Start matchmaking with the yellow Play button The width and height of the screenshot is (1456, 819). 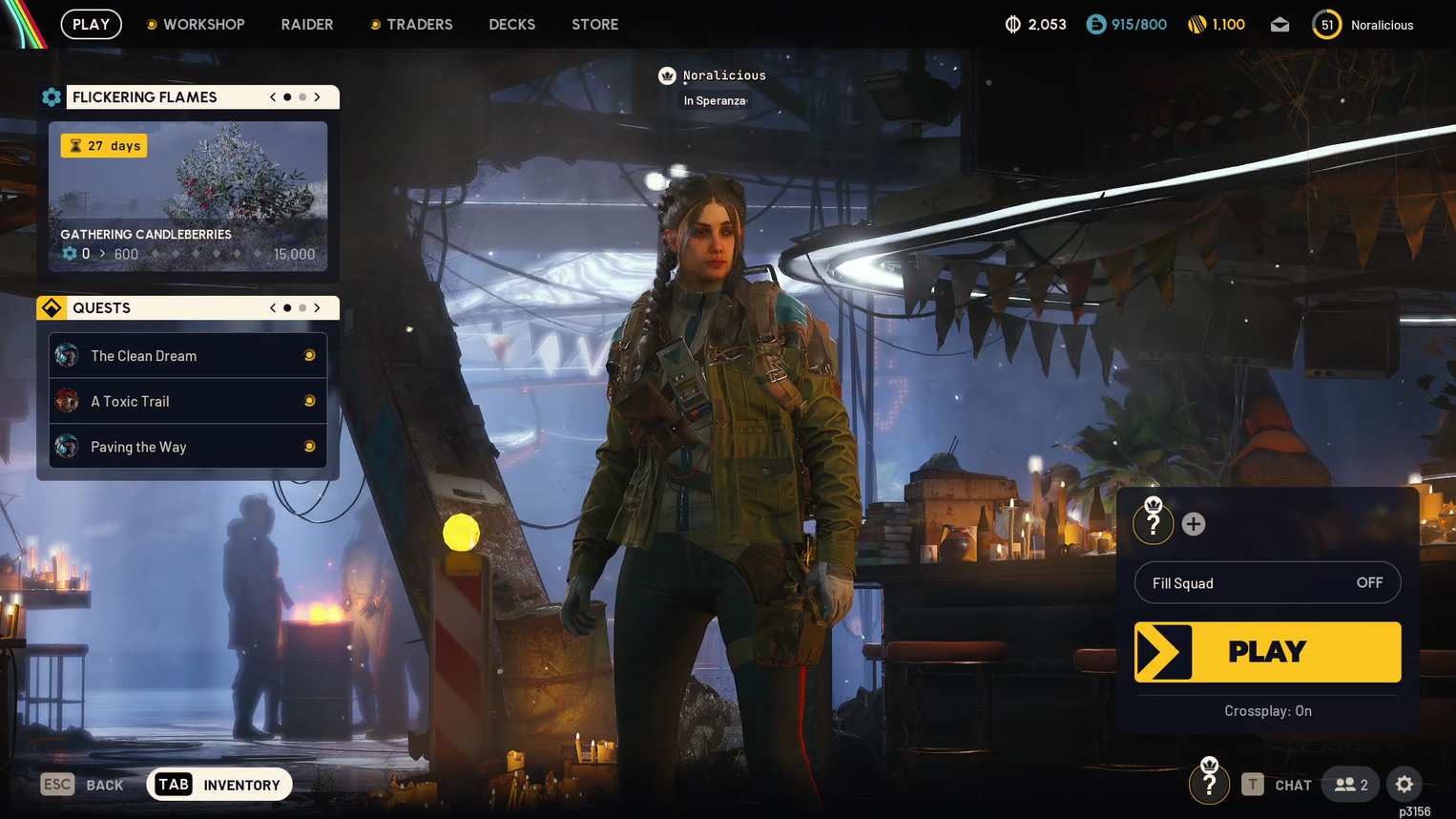point(1267,652)
